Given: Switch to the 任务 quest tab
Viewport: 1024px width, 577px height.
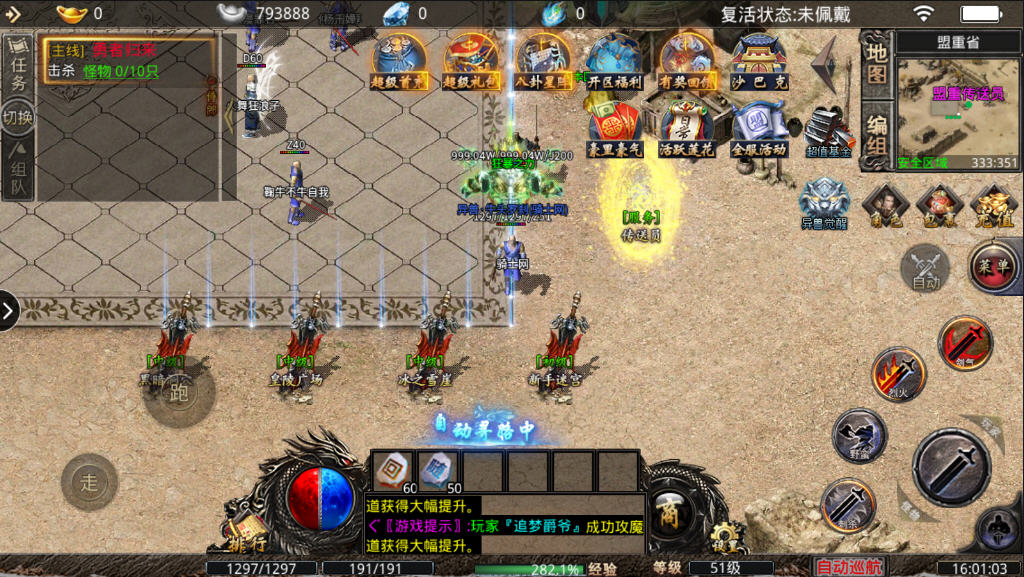Looking at the screenshot, I should [18, 70].
